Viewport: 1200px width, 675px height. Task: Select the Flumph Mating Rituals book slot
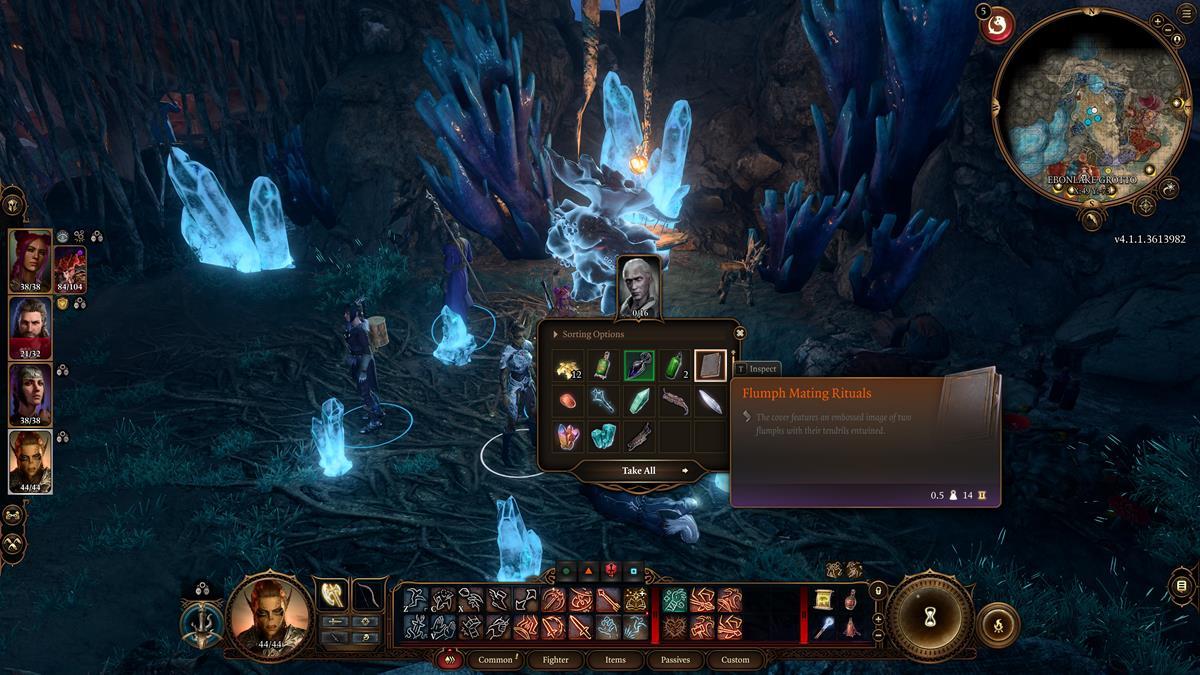click(x=710, y=366)
